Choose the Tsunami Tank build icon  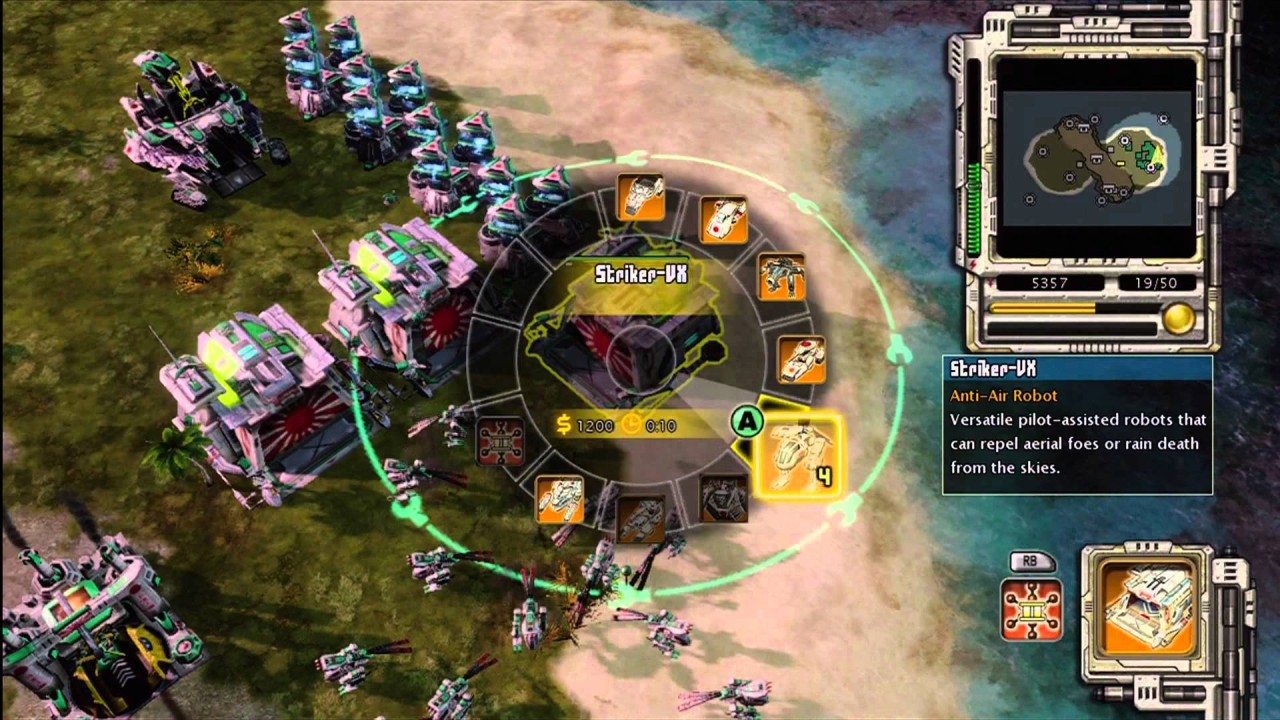point(801,359)
